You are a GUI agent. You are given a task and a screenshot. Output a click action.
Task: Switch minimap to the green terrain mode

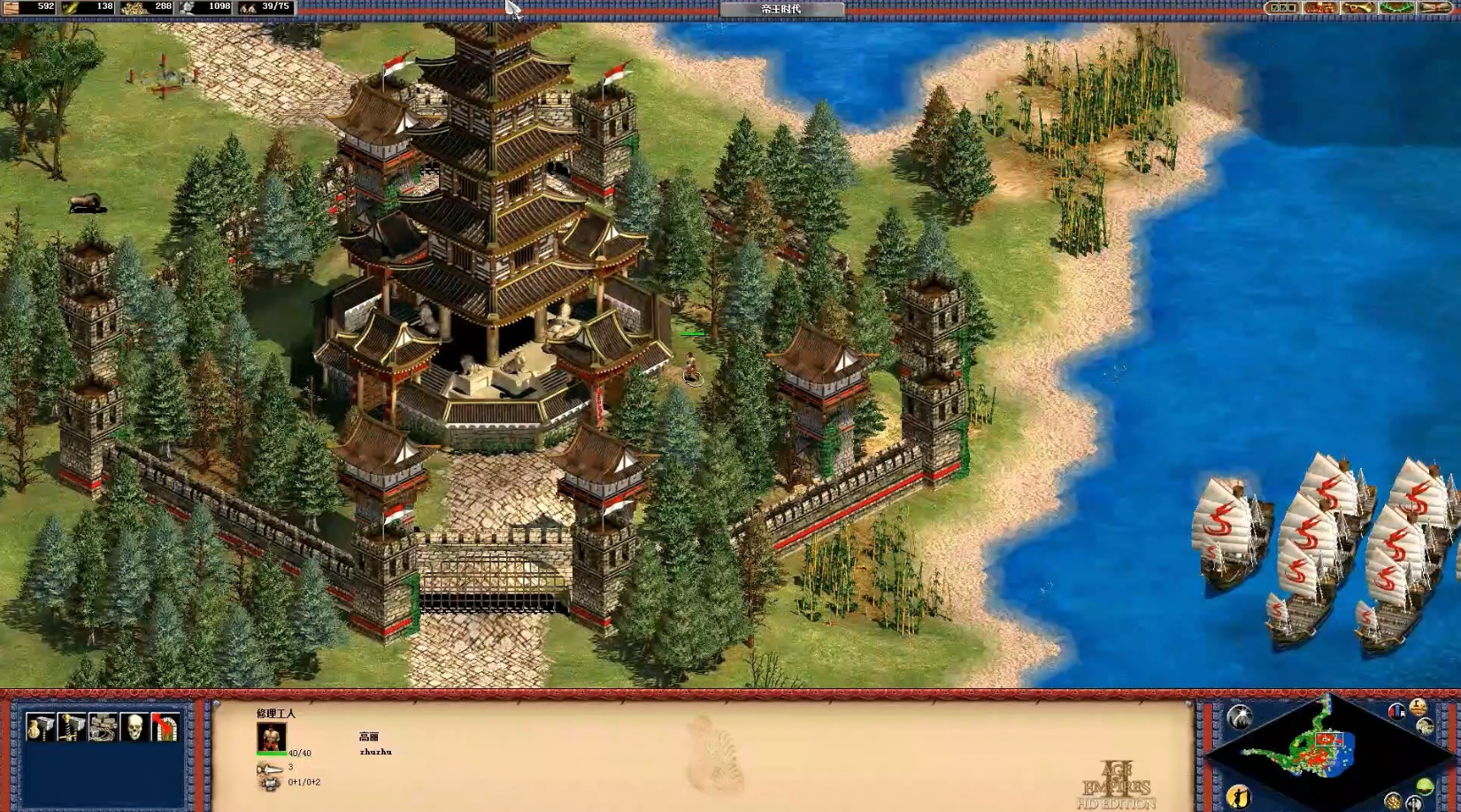[x=1424, y=786]
